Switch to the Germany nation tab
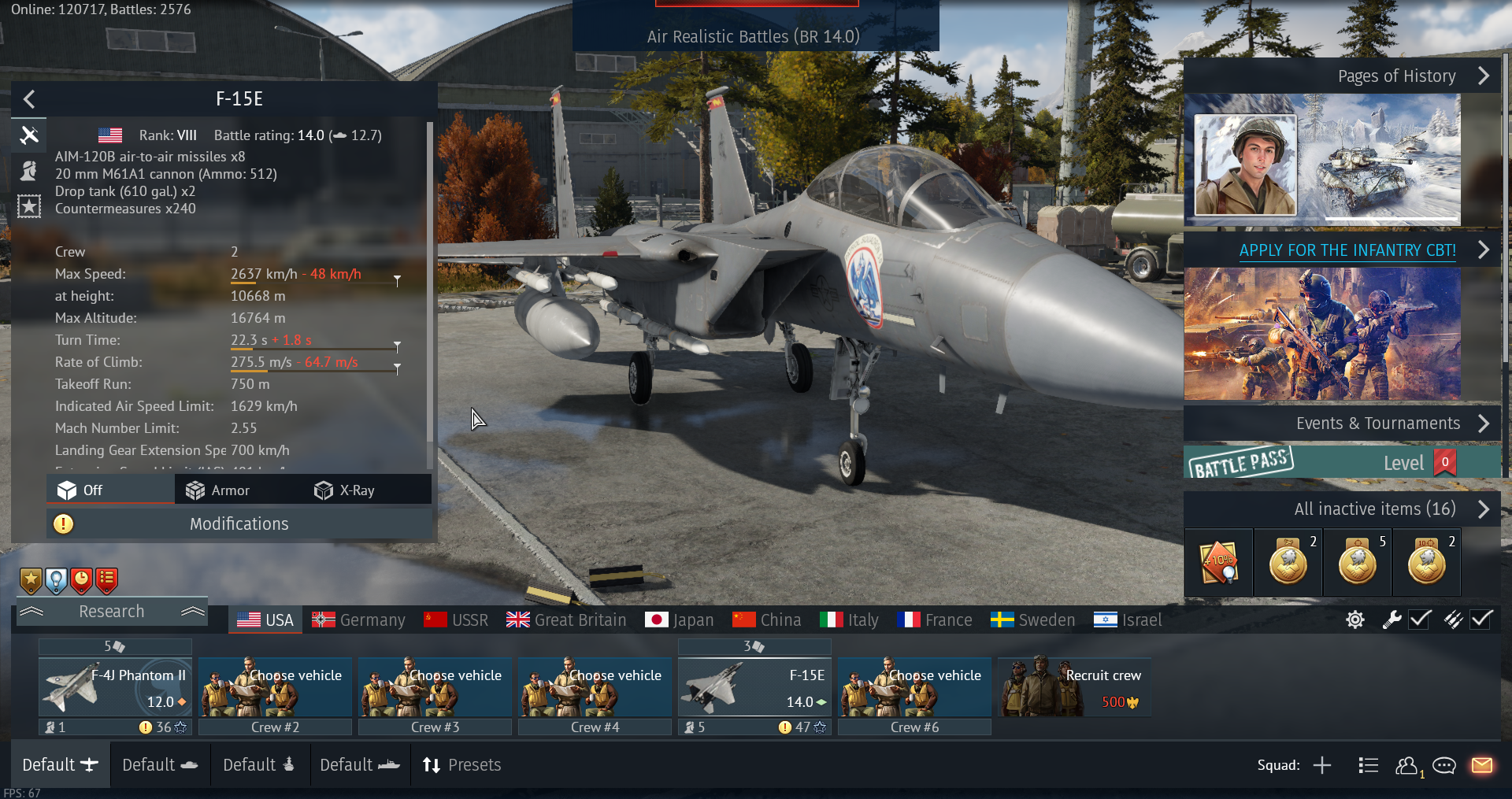This screenshot has width=1512, height=799. 358,620
